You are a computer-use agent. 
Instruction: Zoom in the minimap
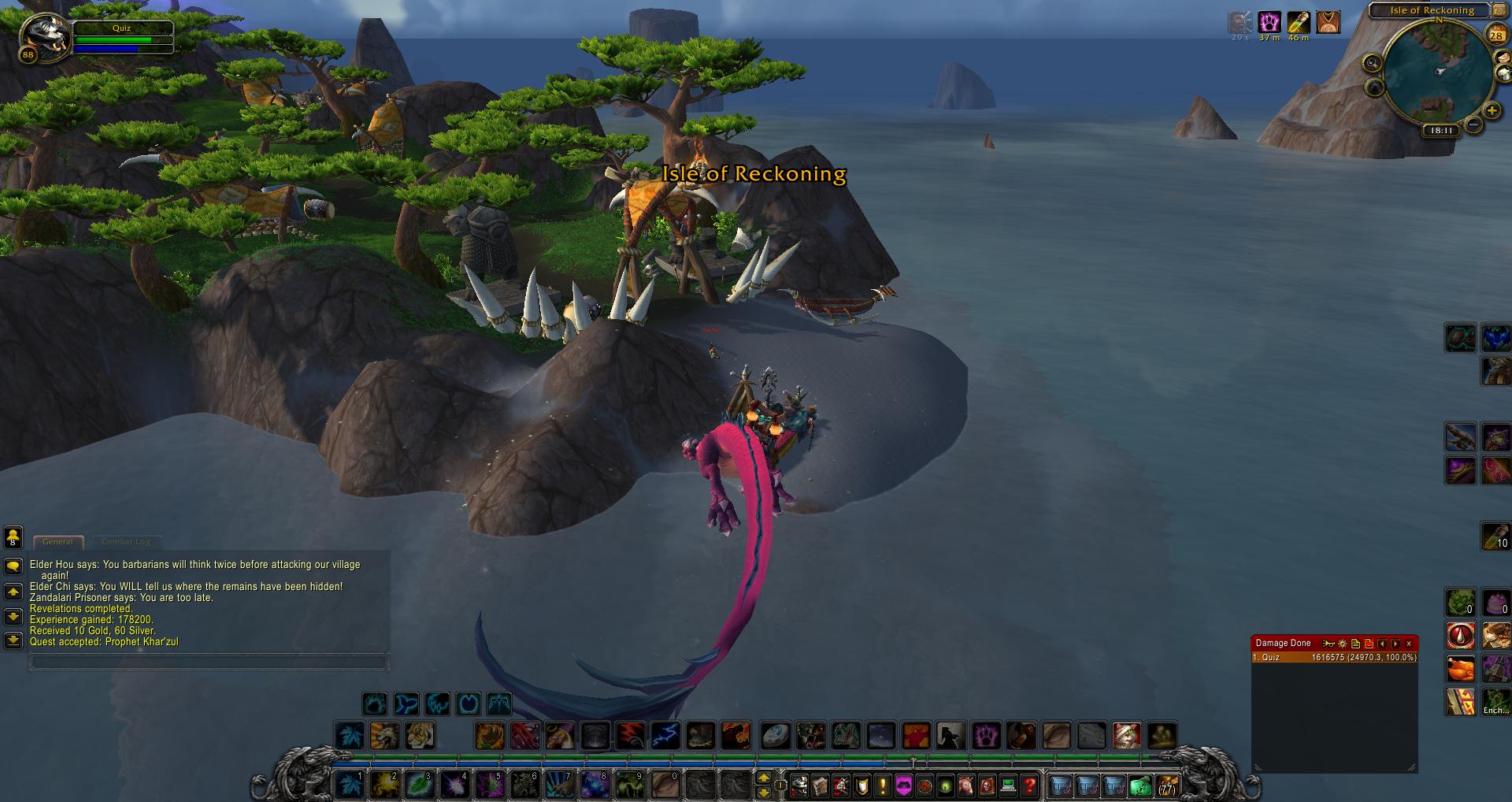tap(1492, 111)
